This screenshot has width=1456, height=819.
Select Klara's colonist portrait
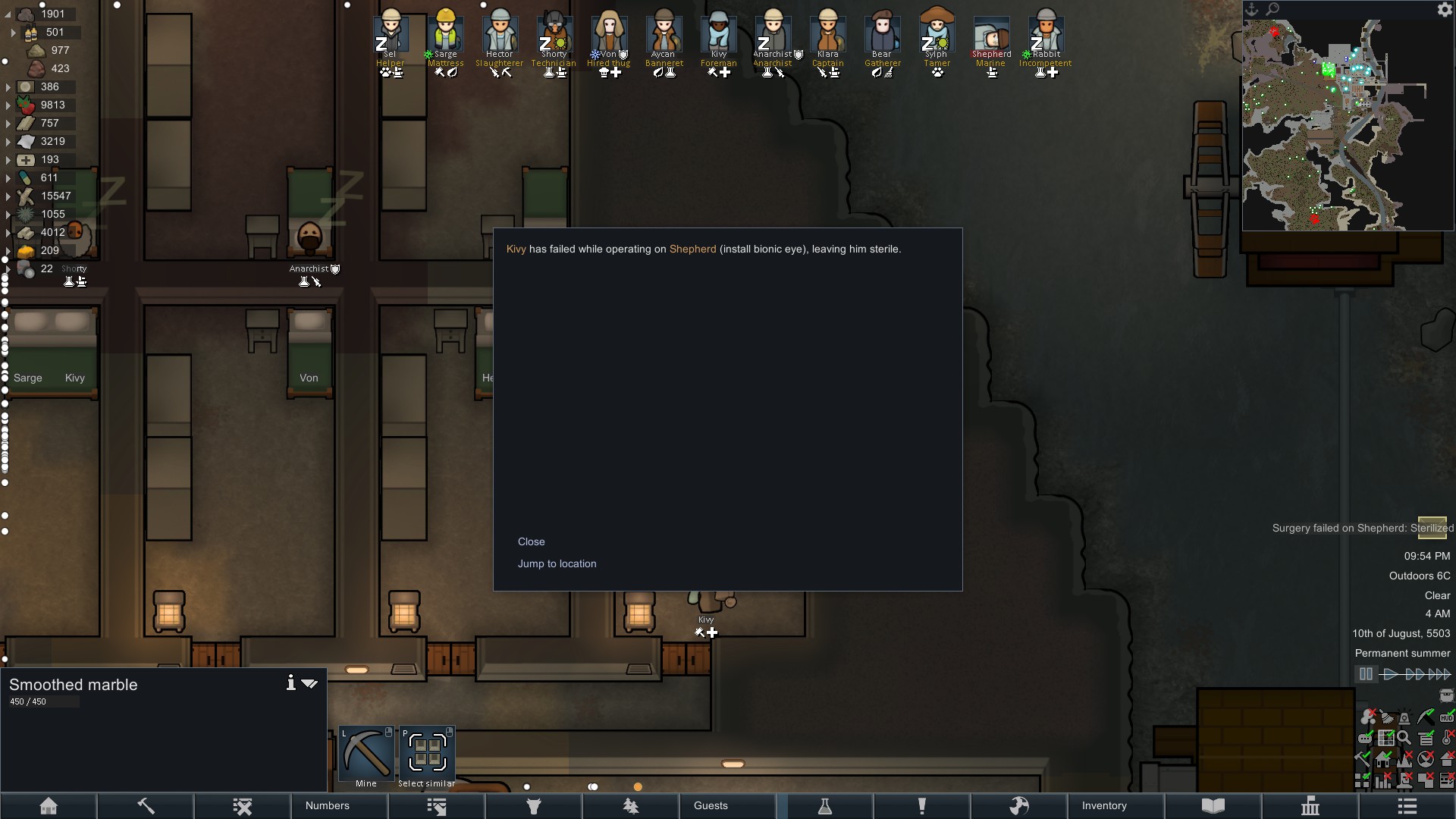click(x=827, y=34)
